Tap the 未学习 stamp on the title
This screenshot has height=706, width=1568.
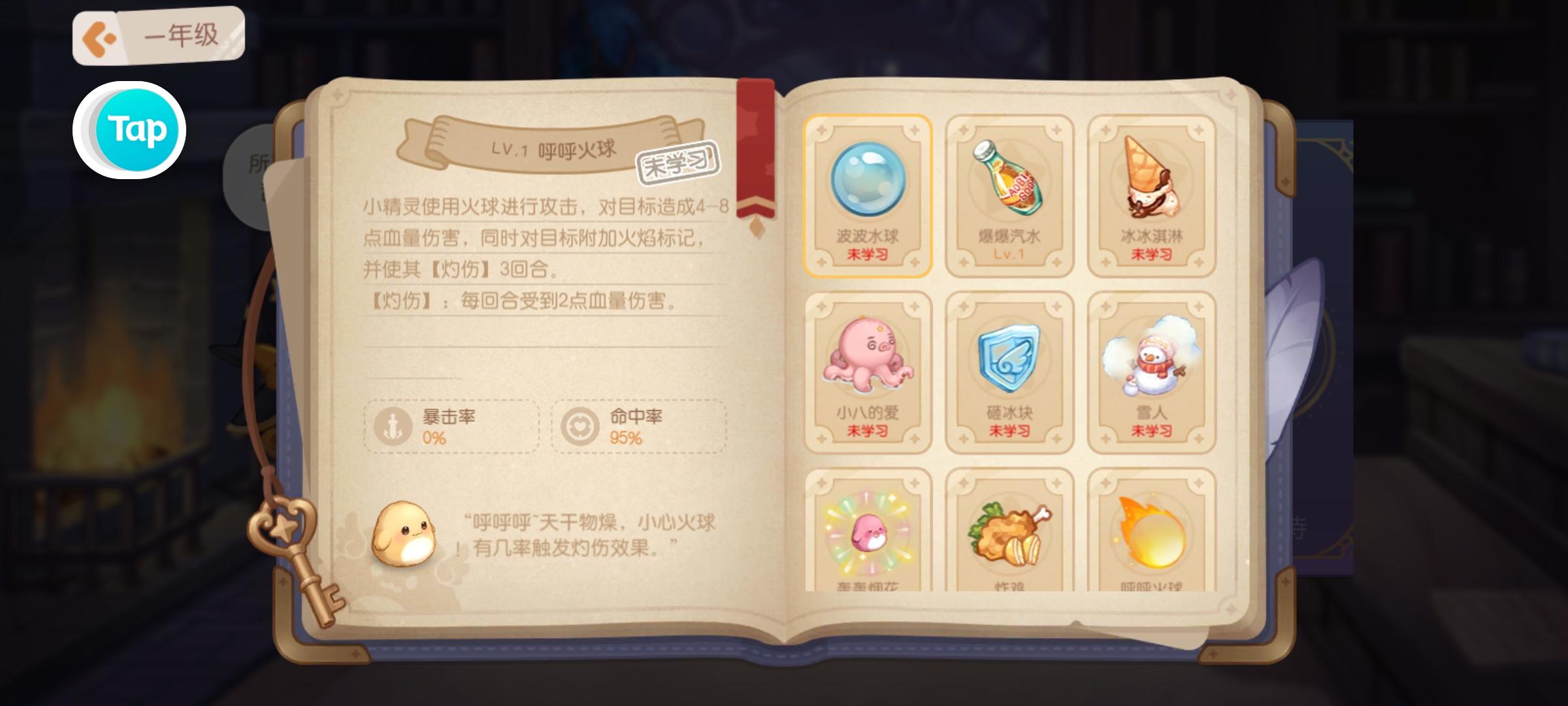[x=676, y=163]
